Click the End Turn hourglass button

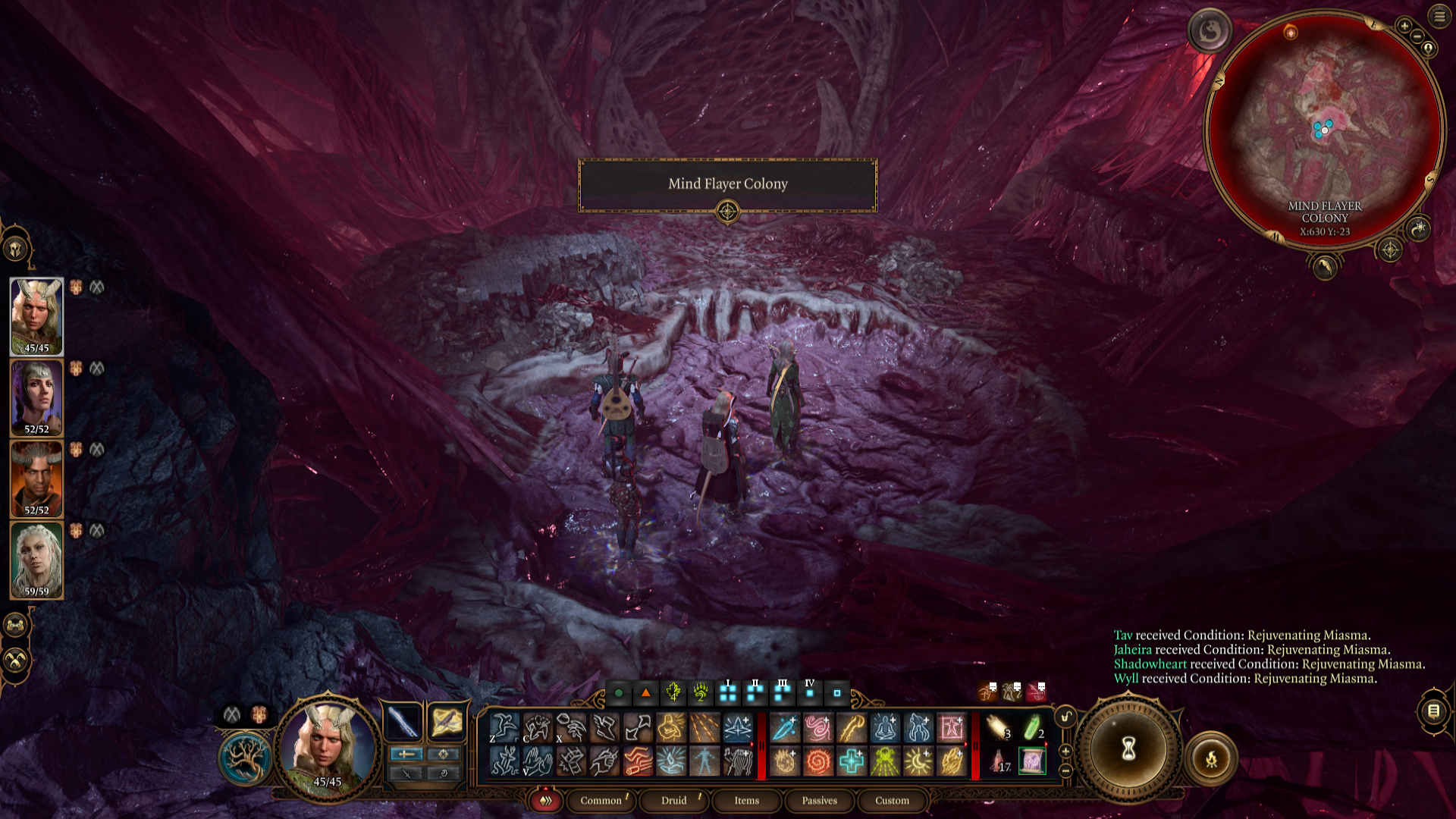coord(1128,749)
